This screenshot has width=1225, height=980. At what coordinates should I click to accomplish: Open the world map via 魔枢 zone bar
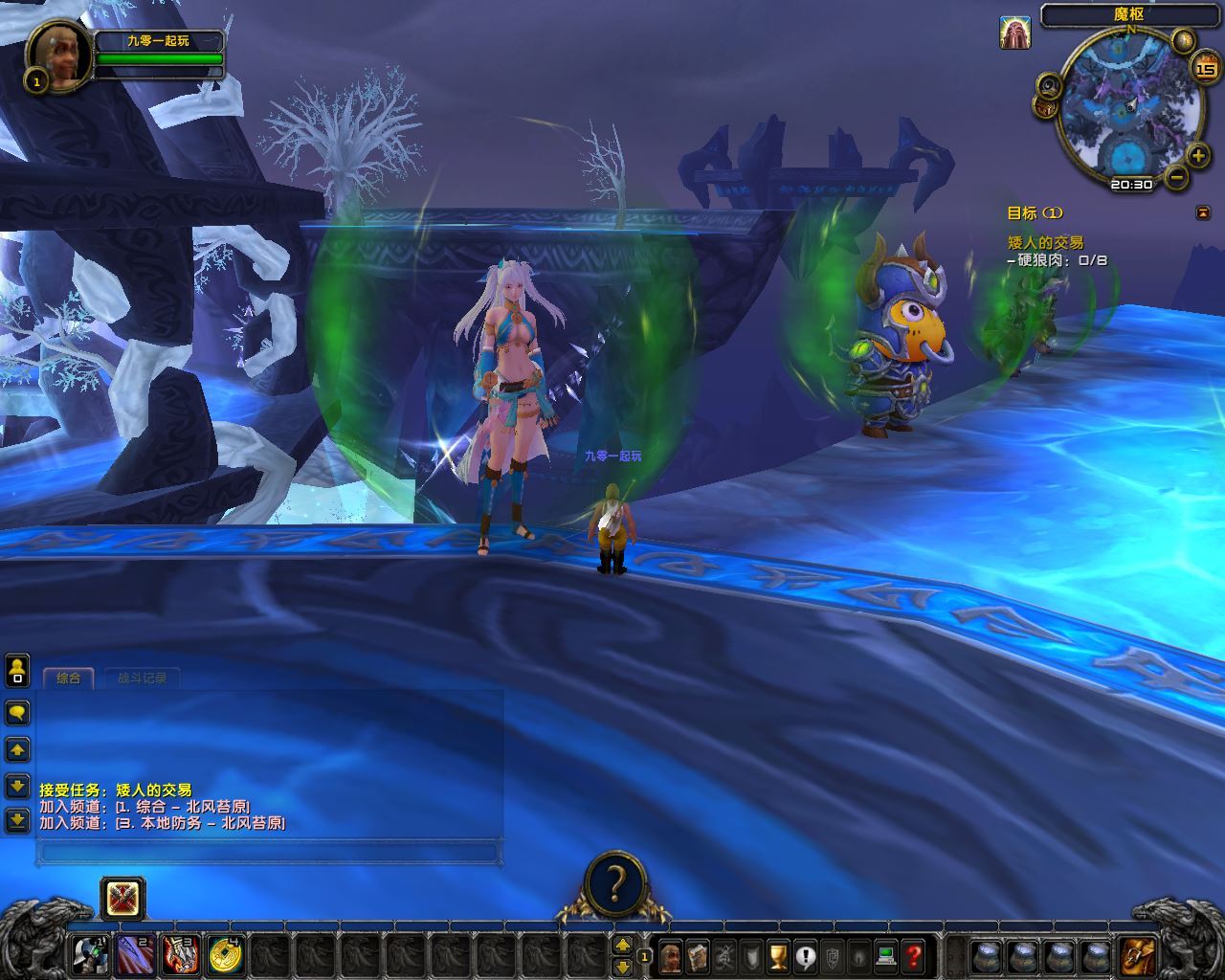tap(1129, 14)
